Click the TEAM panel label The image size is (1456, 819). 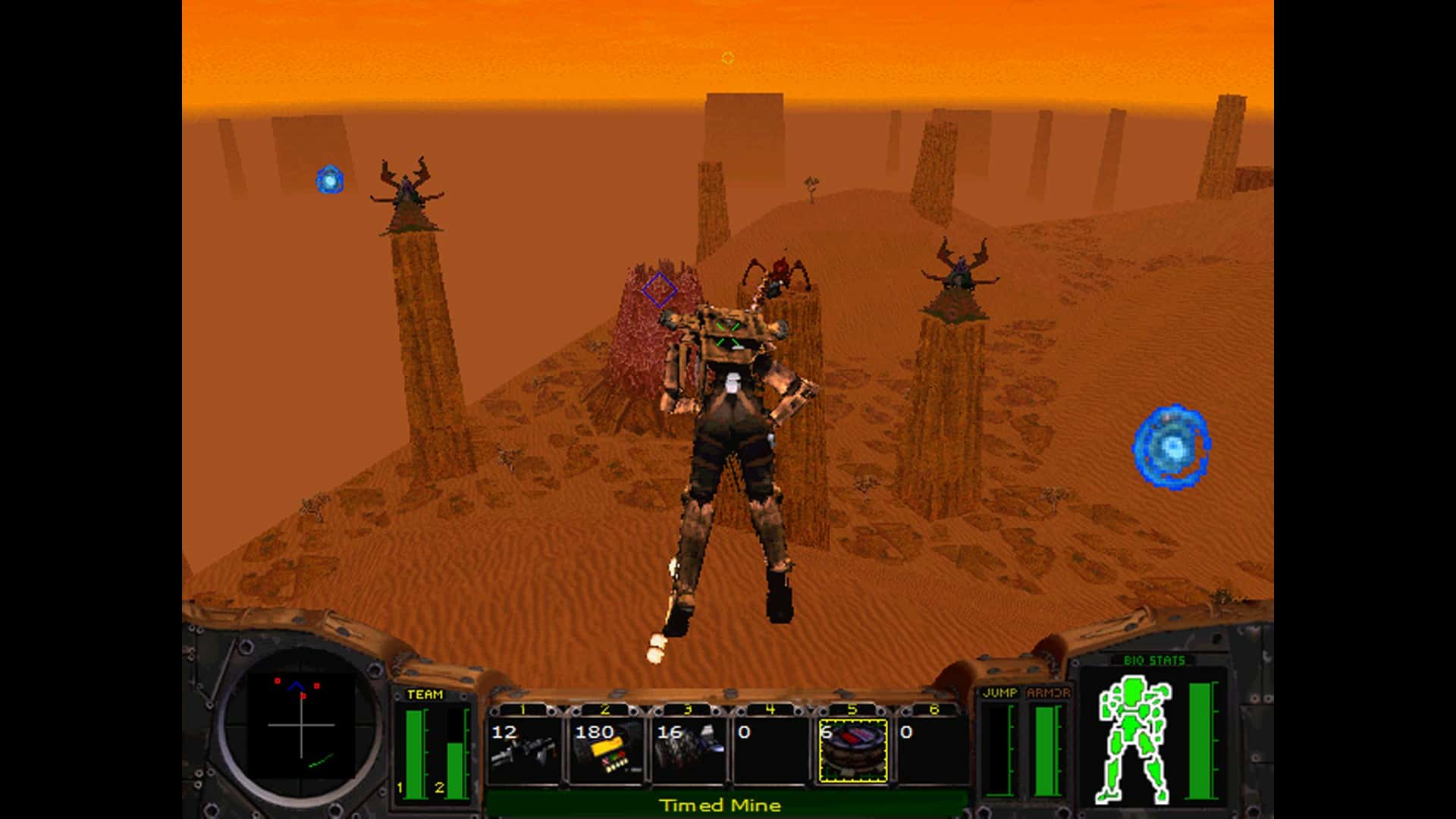click(425, 694)
